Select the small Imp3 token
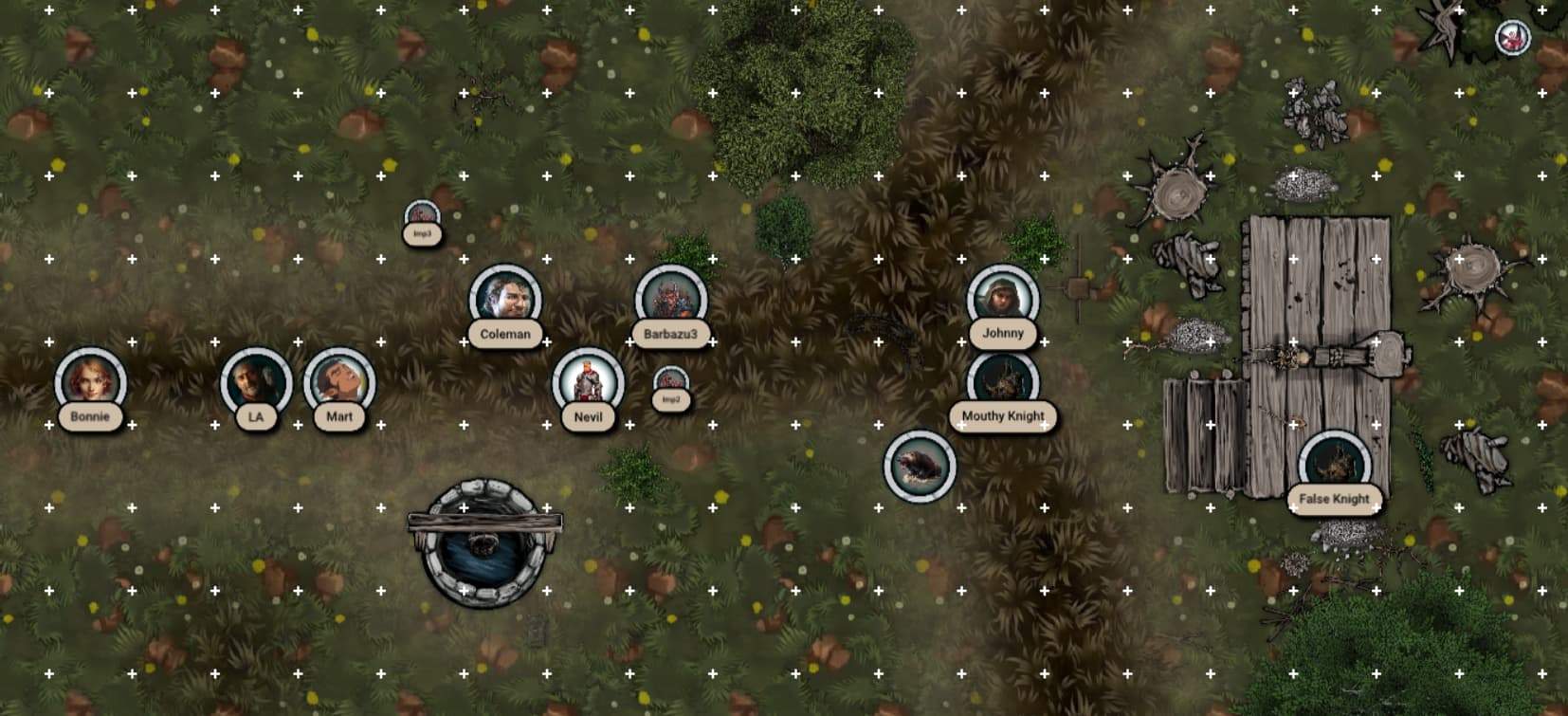1568x716 pixels. pyautogui.click(x=422, y=215)
